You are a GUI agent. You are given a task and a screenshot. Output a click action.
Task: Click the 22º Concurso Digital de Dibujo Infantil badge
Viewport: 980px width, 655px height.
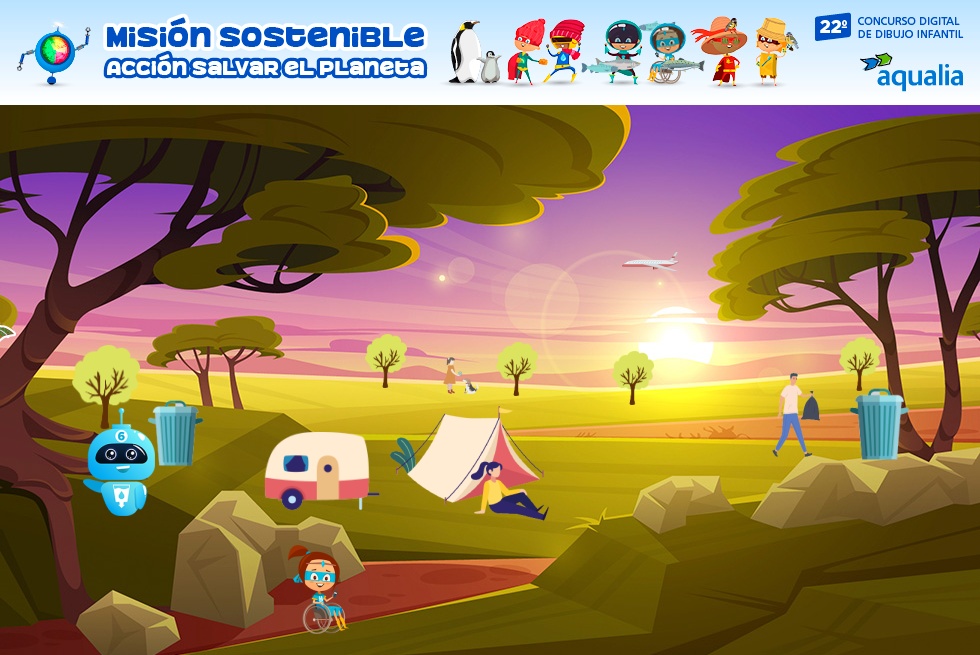click(888, 27)
